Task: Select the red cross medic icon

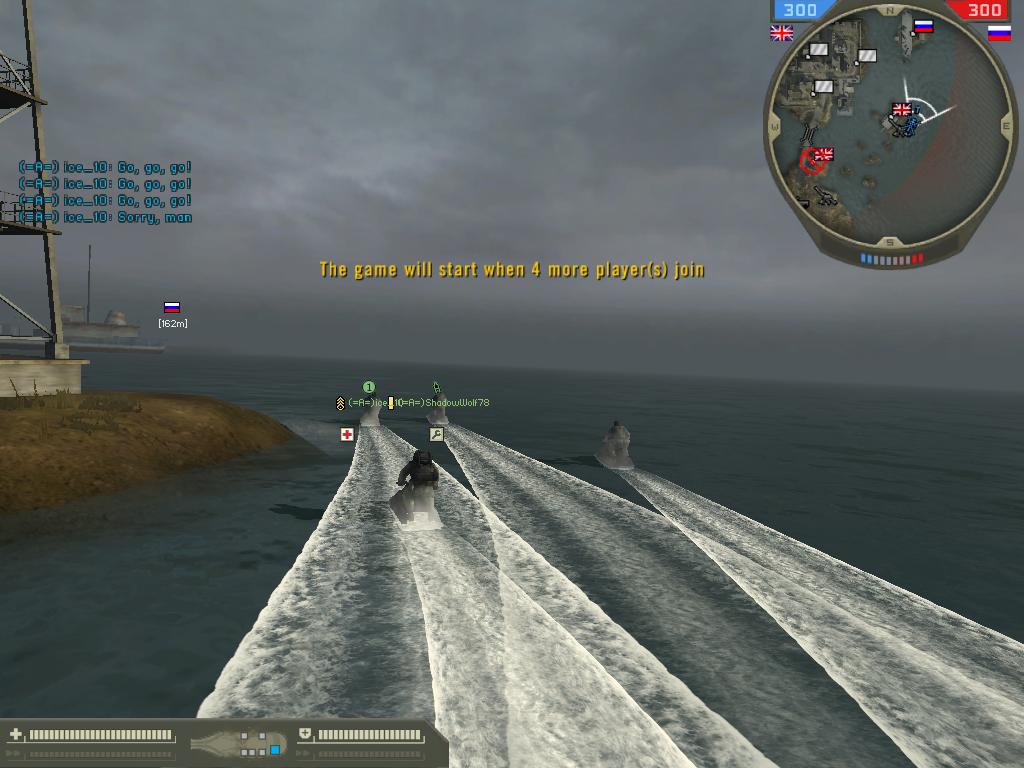Action: [x=347, y=434]
